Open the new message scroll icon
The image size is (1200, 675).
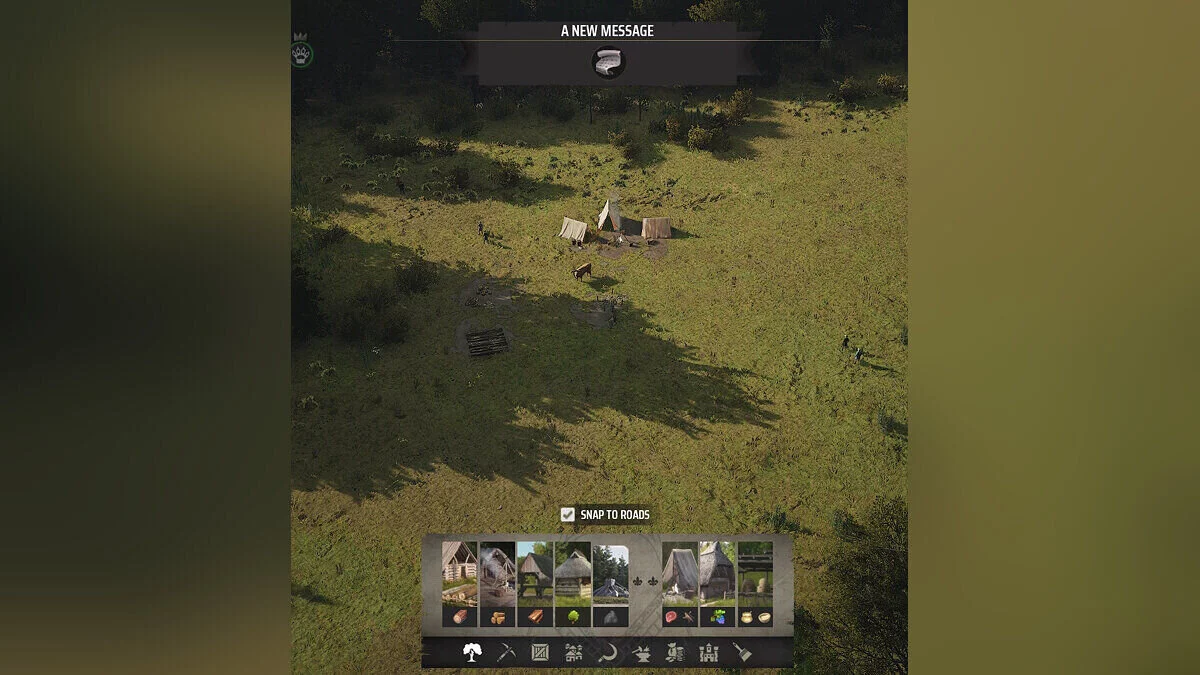608,62
